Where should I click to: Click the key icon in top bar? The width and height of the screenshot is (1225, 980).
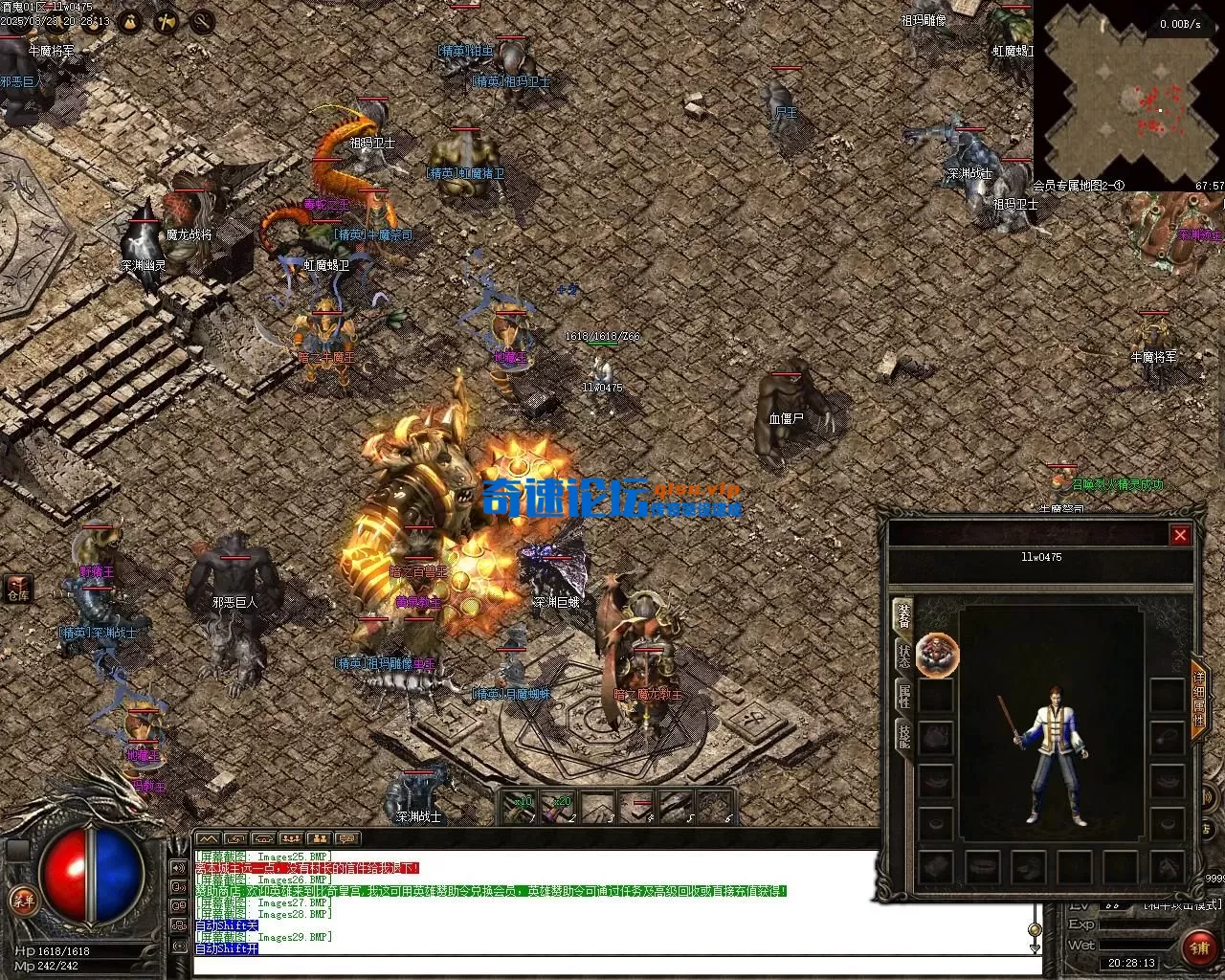click(202, 20)
